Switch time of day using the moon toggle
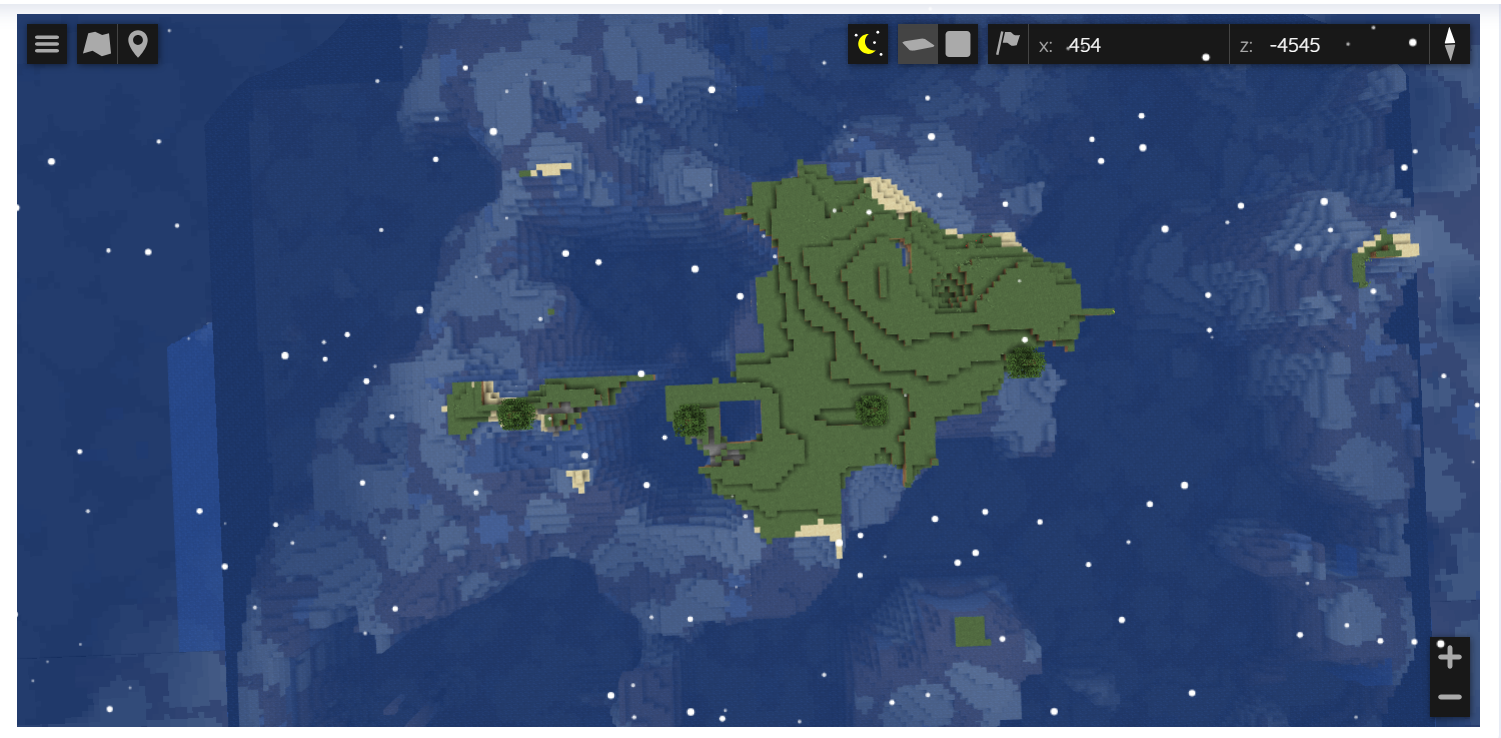 [x=867, y=44]
